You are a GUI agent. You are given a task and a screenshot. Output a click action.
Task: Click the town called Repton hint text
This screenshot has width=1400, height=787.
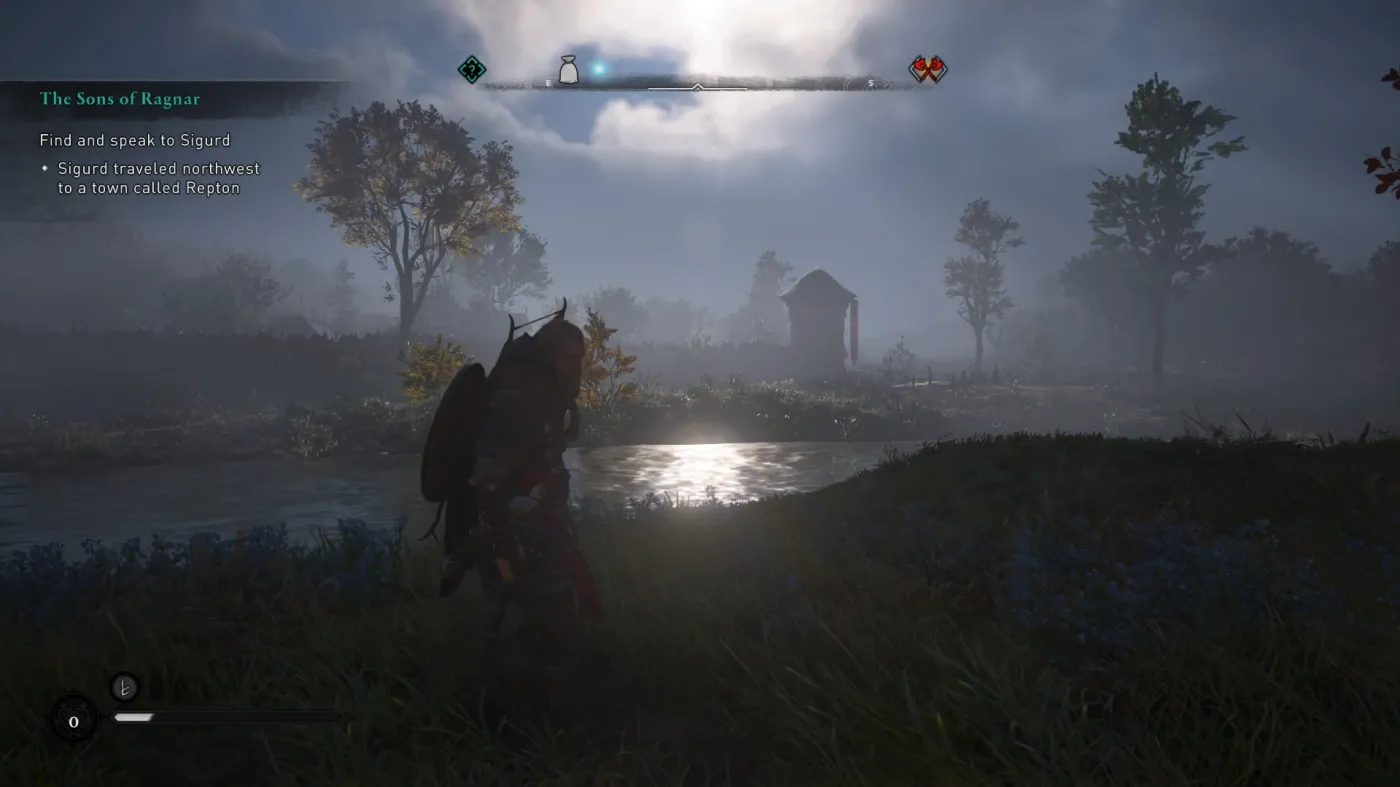(151, 188)
